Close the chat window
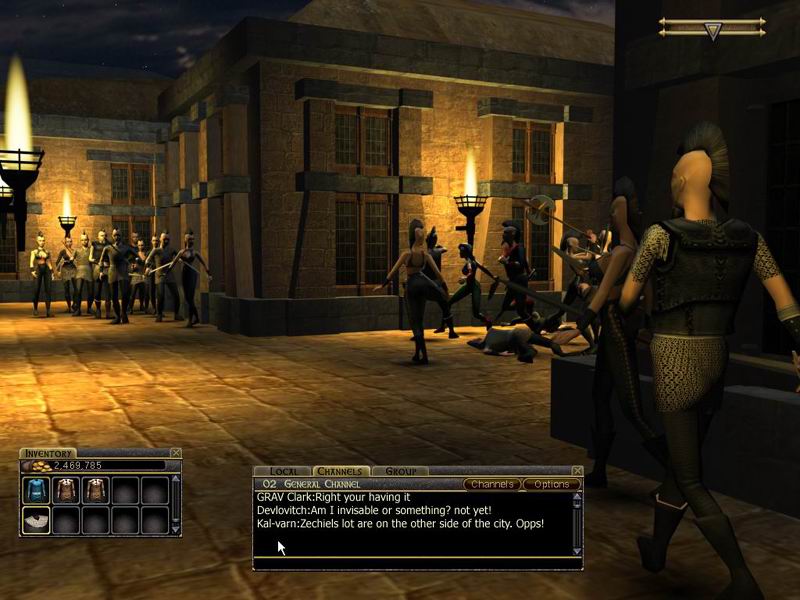This screenshot has height=600, width=800. [x=576, y=471]
